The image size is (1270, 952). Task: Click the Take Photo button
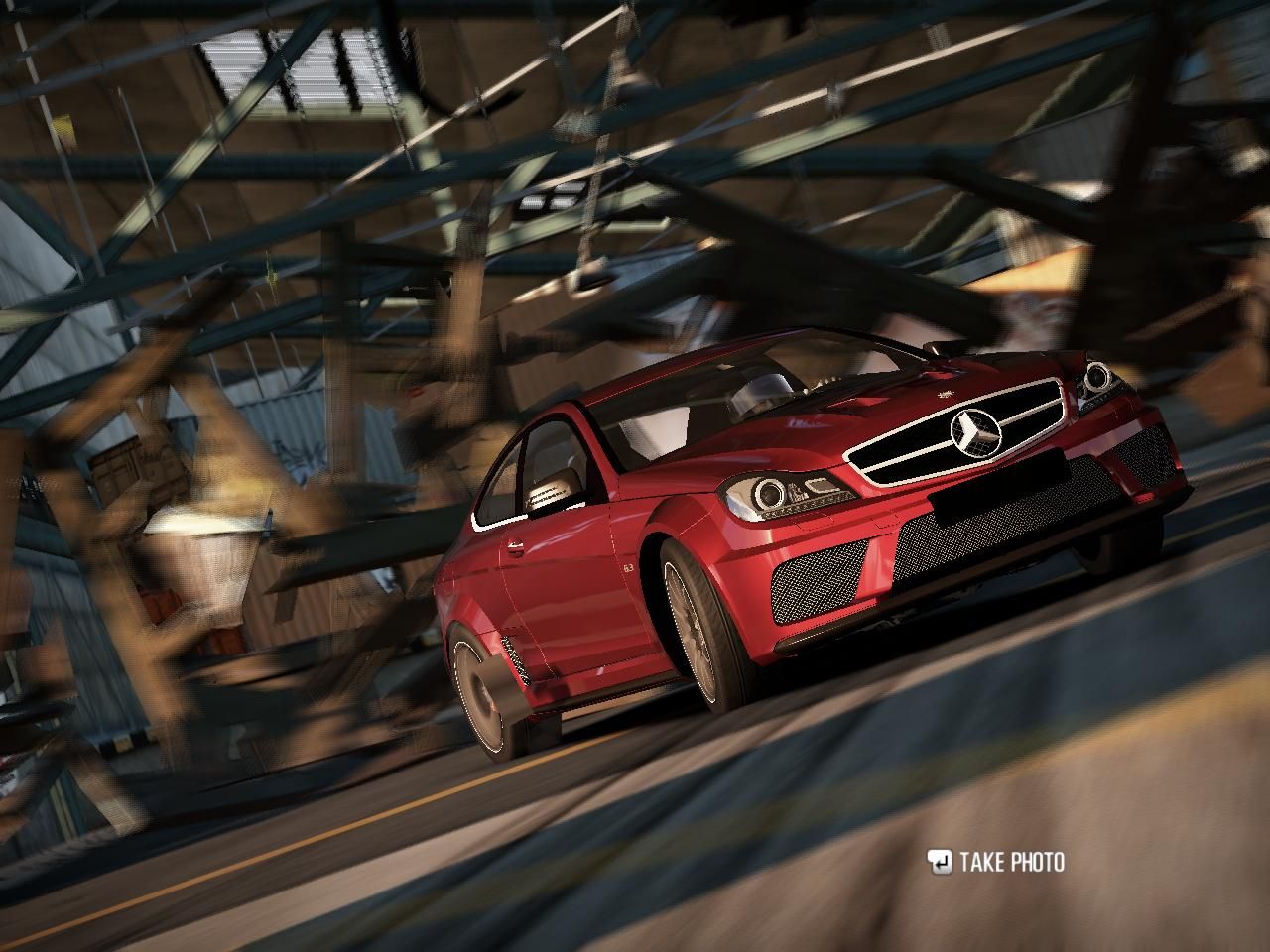[x=996, y=862]
